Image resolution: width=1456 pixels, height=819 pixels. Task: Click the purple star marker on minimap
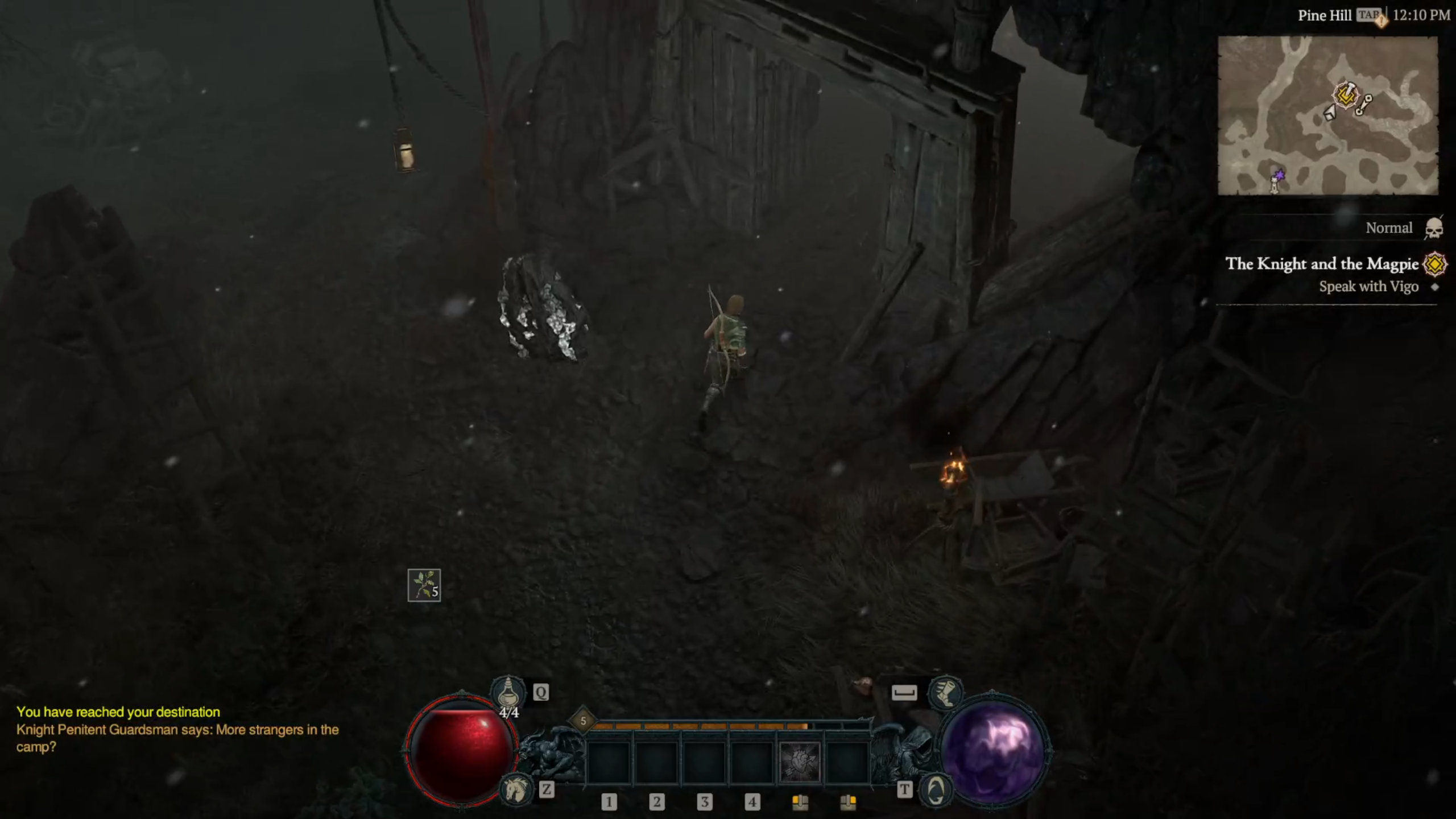click(x=1279, y=175)
